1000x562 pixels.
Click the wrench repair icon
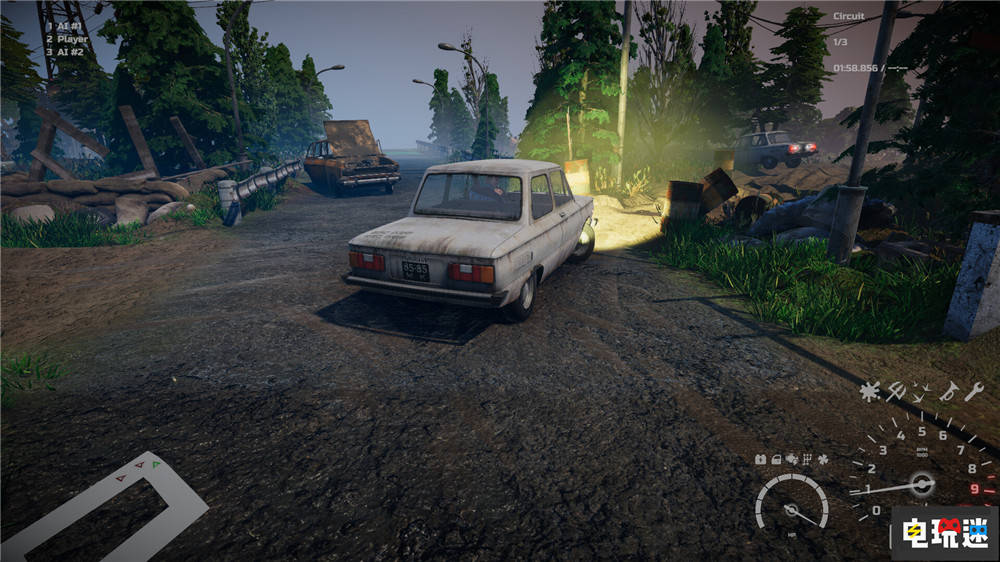(x=974, y=391)
